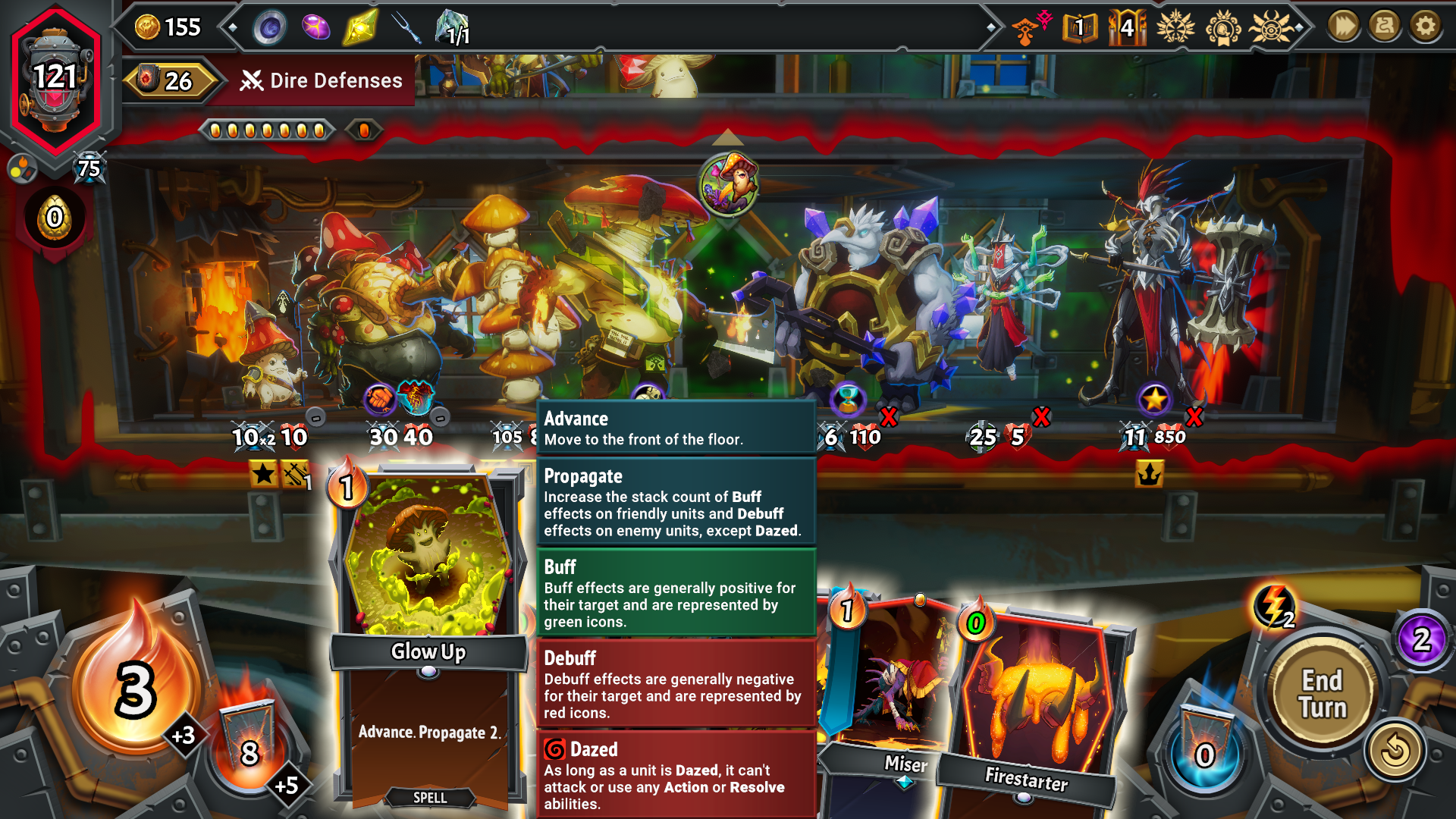Open the Dire Defenses trial banner
This screenshot has height=819, width=1456.
point(321,80)
